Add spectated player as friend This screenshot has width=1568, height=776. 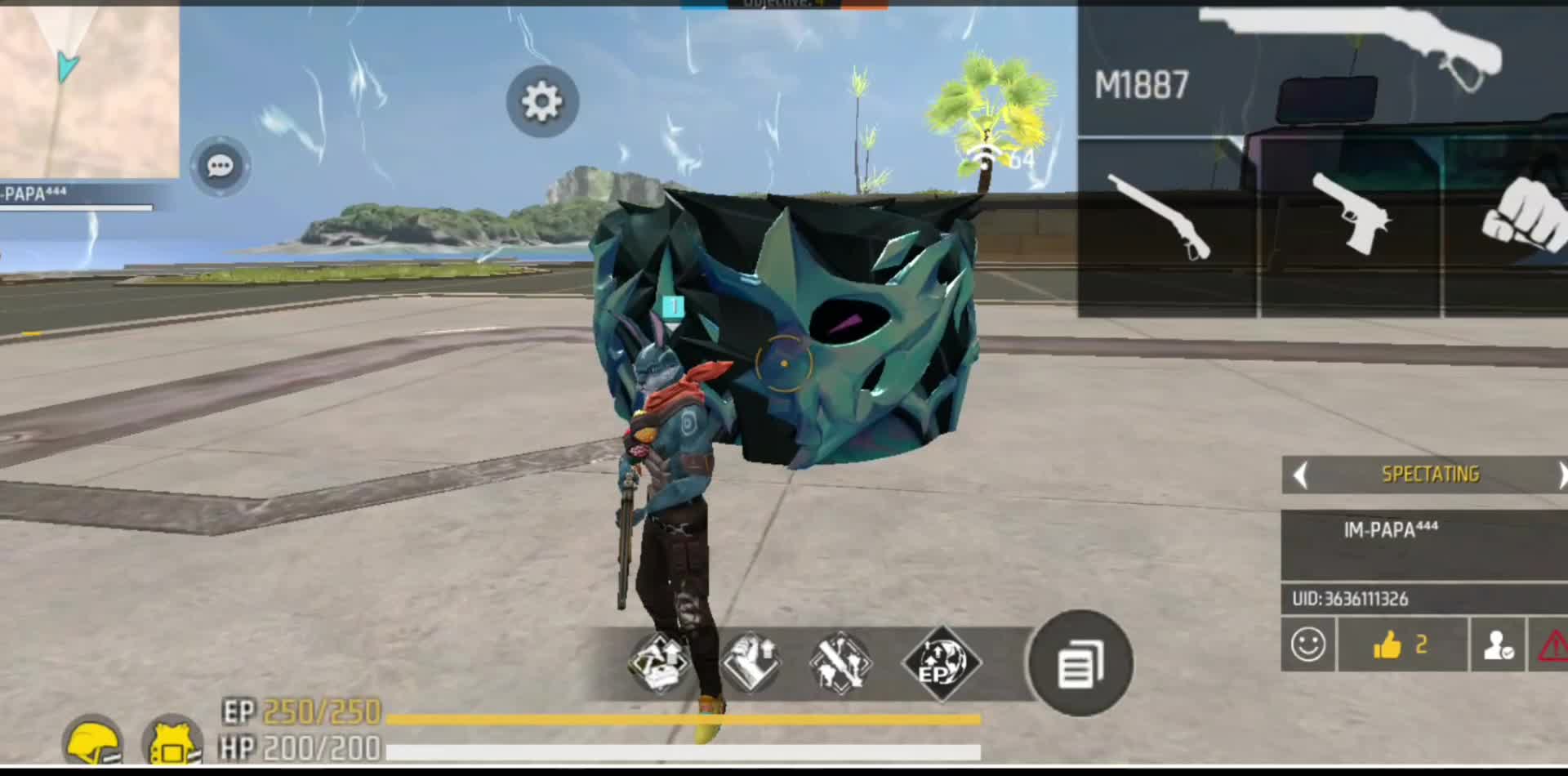pyautogui.click(x=1498, y=644)
